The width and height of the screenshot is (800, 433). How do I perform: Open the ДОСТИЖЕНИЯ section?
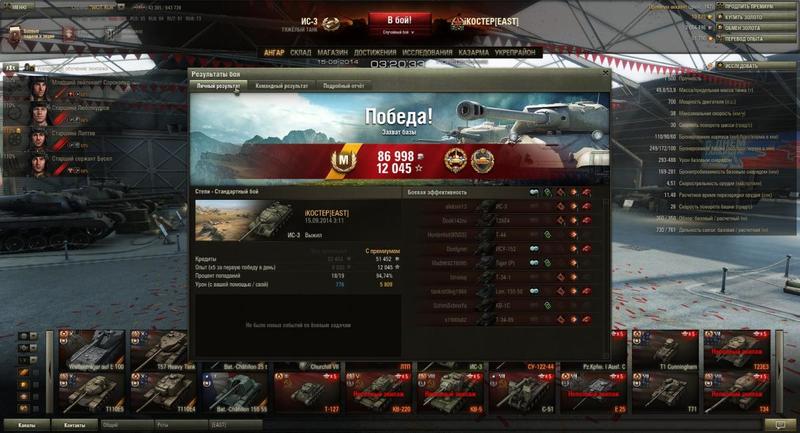(376, 51)
